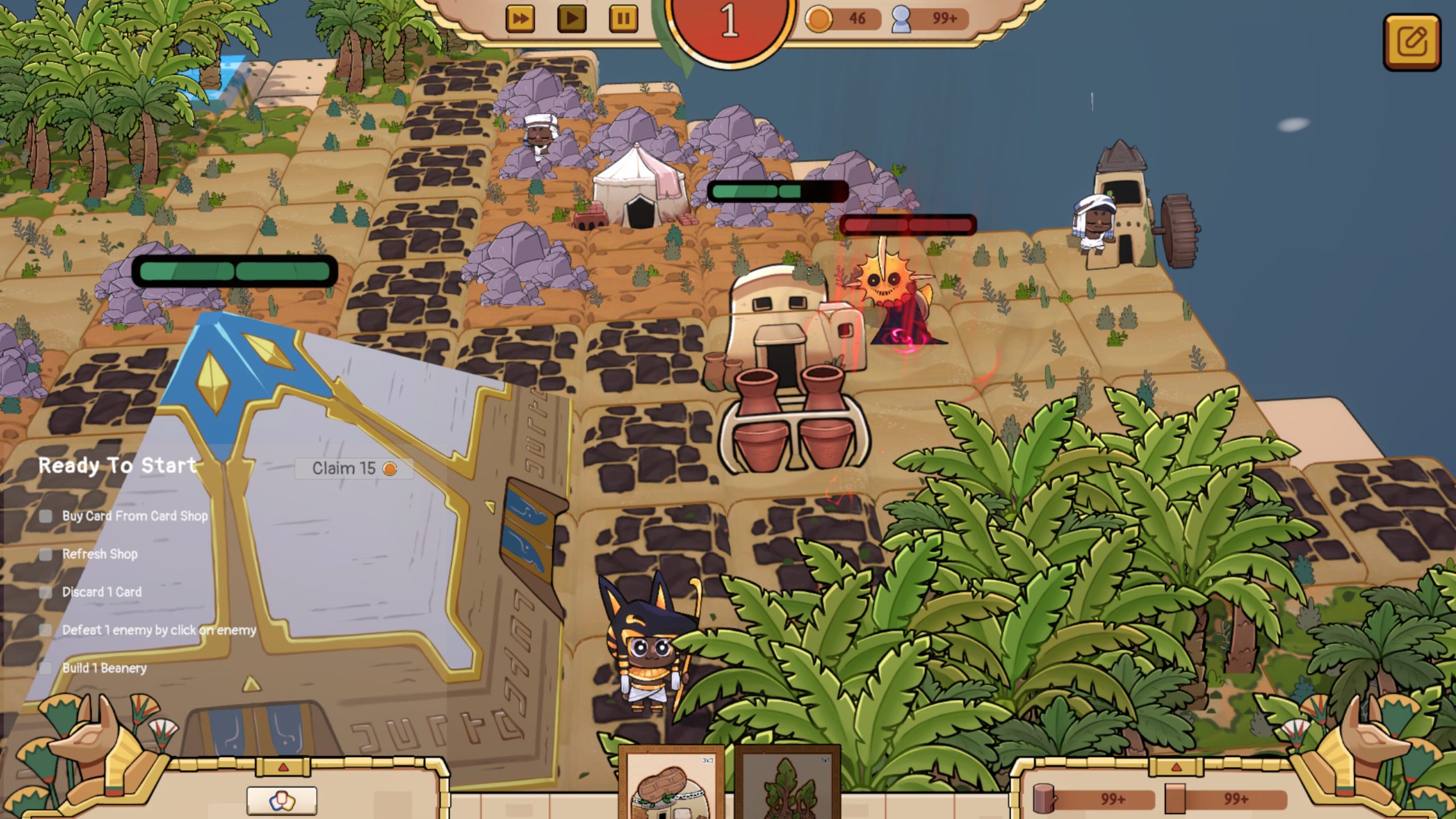Select the peanut building card
The image size is (1456, 819).
click(672, 785)
